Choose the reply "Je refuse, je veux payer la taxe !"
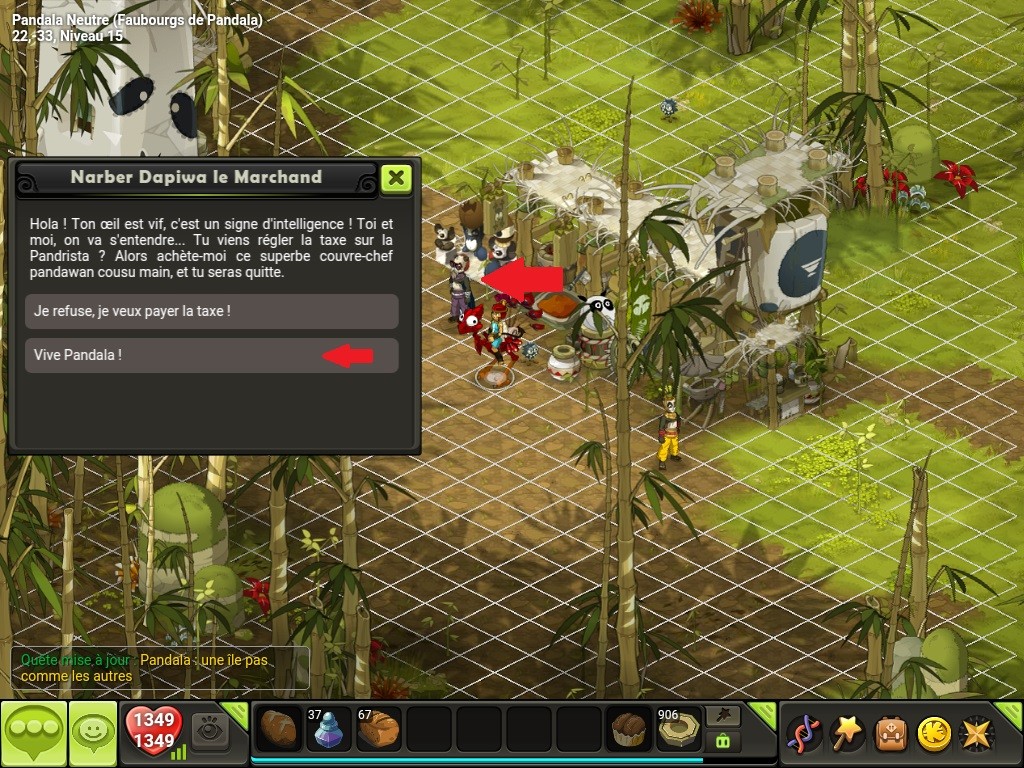The height and width of the screenshot is (768, 1024). point(211,311)
